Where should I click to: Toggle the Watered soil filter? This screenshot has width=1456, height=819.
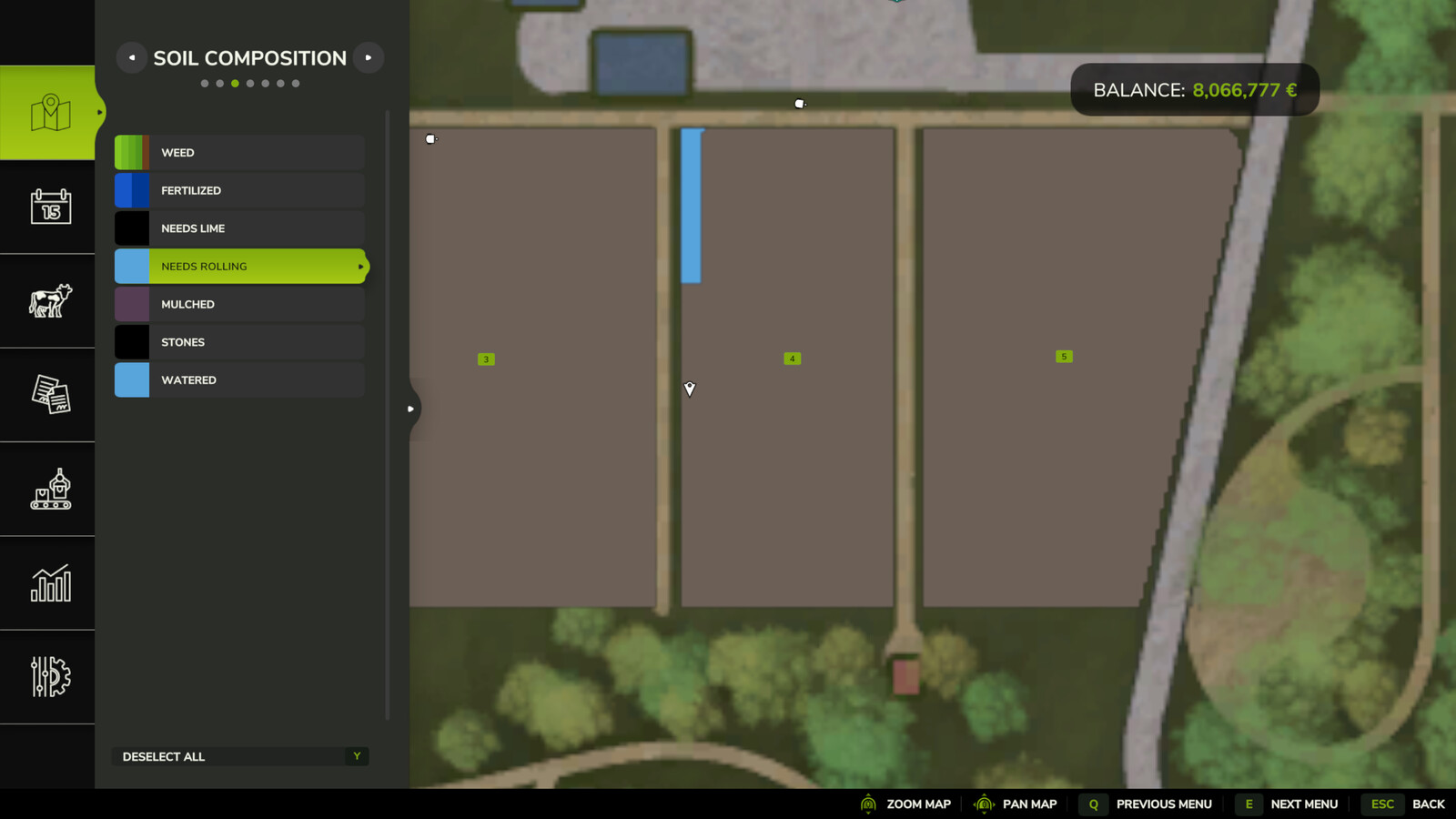[239, 380]
